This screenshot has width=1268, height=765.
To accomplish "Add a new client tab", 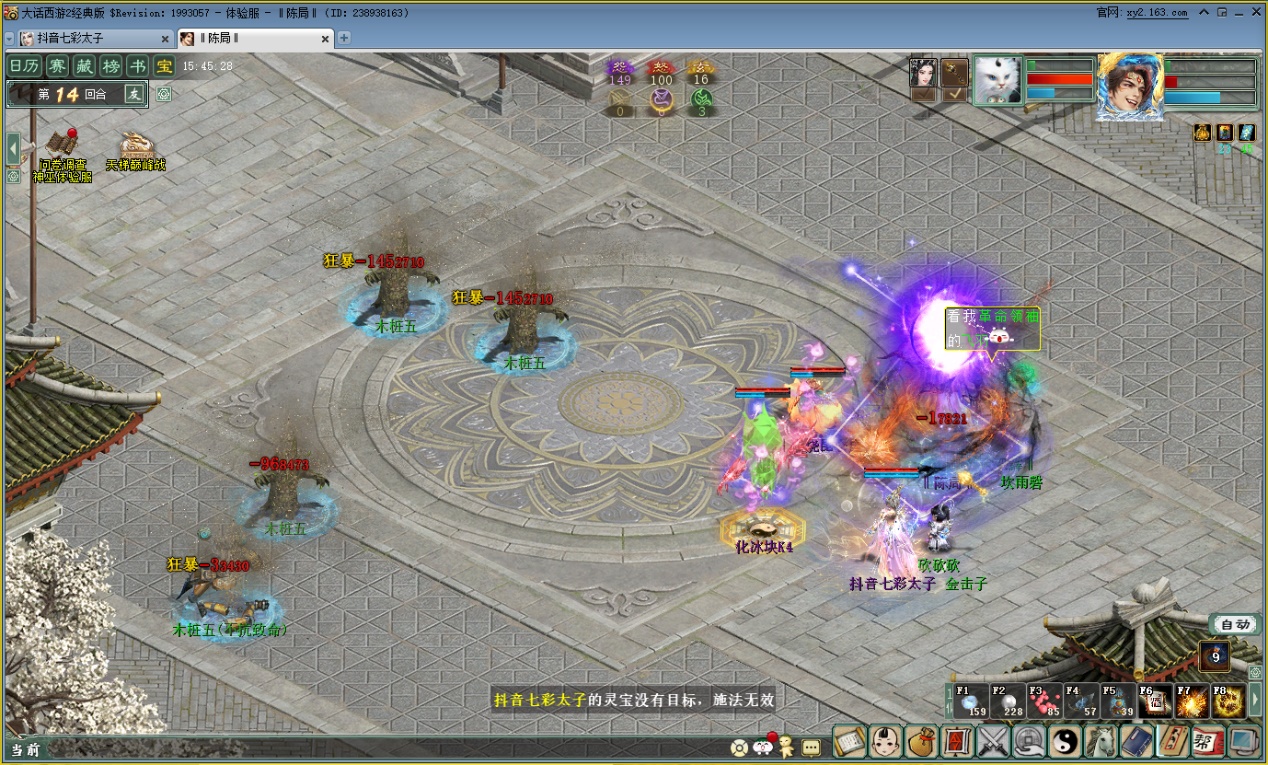I will tap(344, 38).
